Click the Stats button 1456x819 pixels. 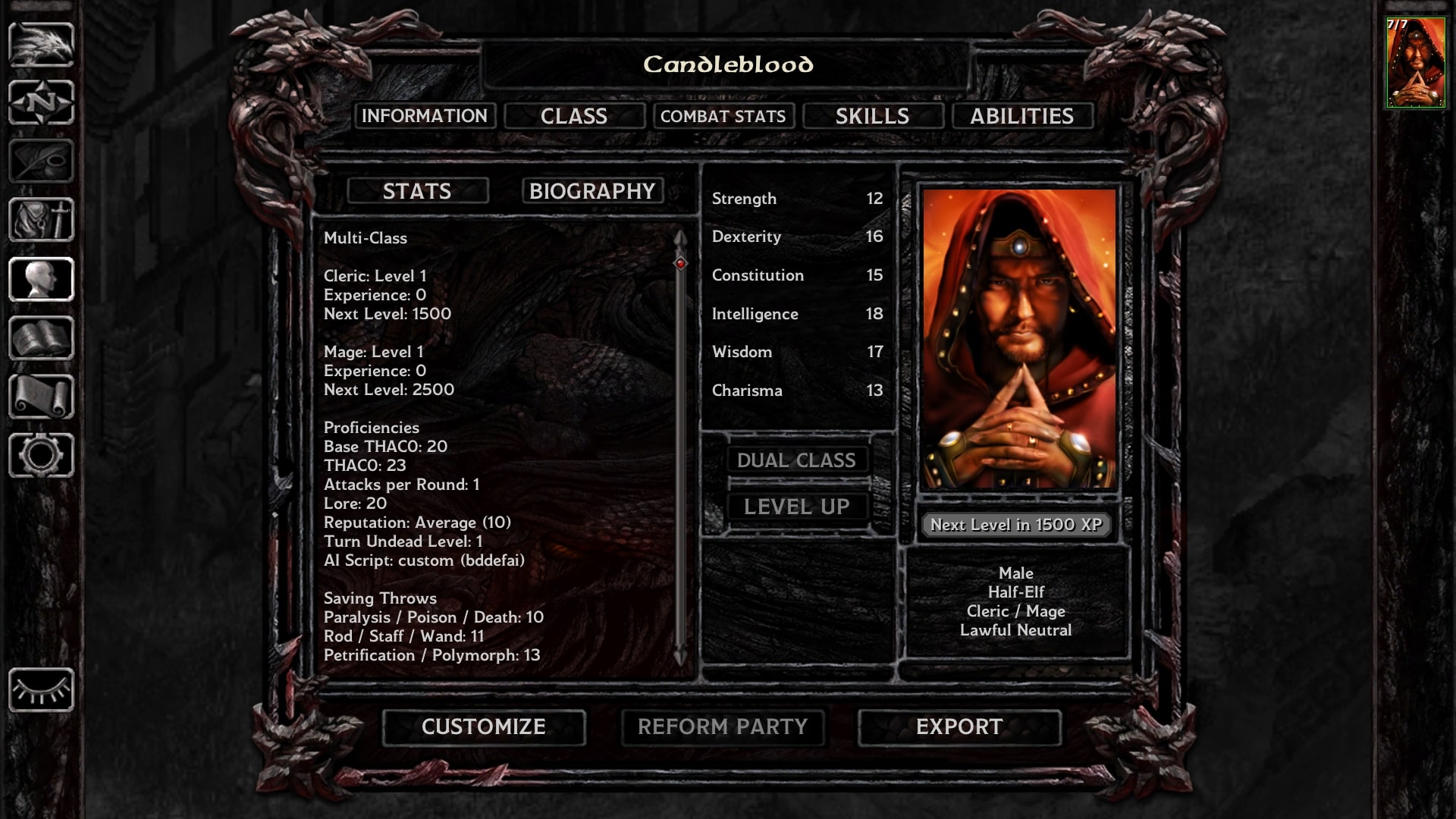417,191
